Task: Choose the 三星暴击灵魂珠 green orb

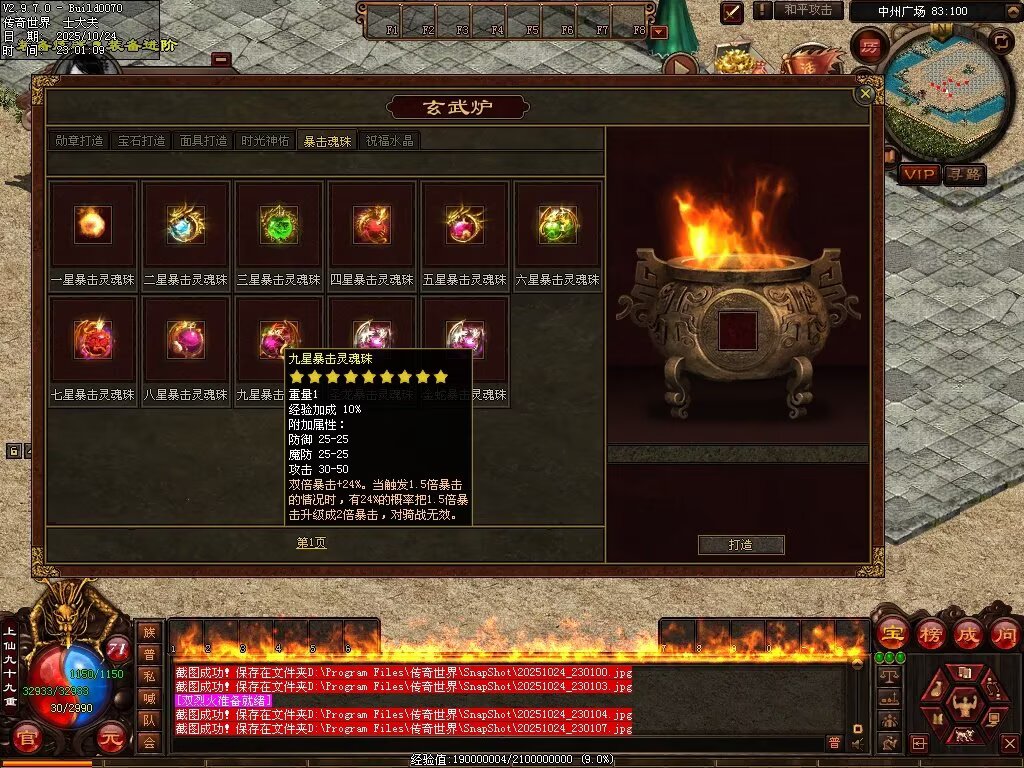Action: [279, 225]
